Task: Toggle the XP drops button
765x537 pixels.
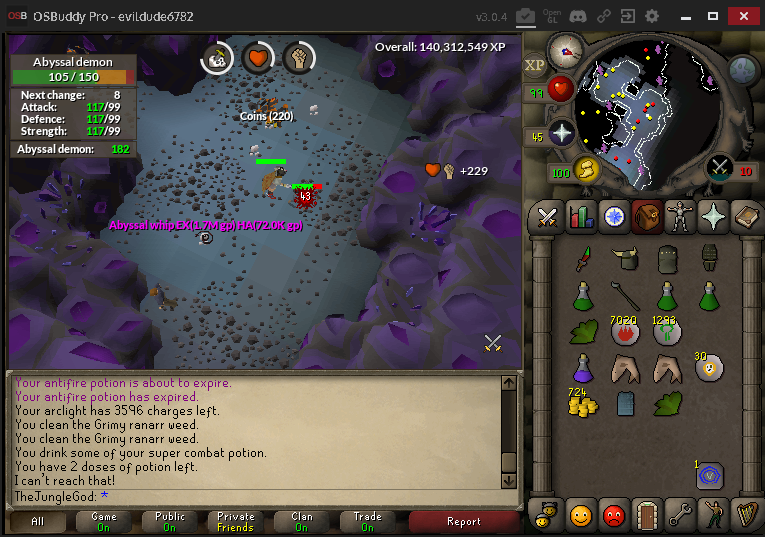Action: click(x=535, y=64)
